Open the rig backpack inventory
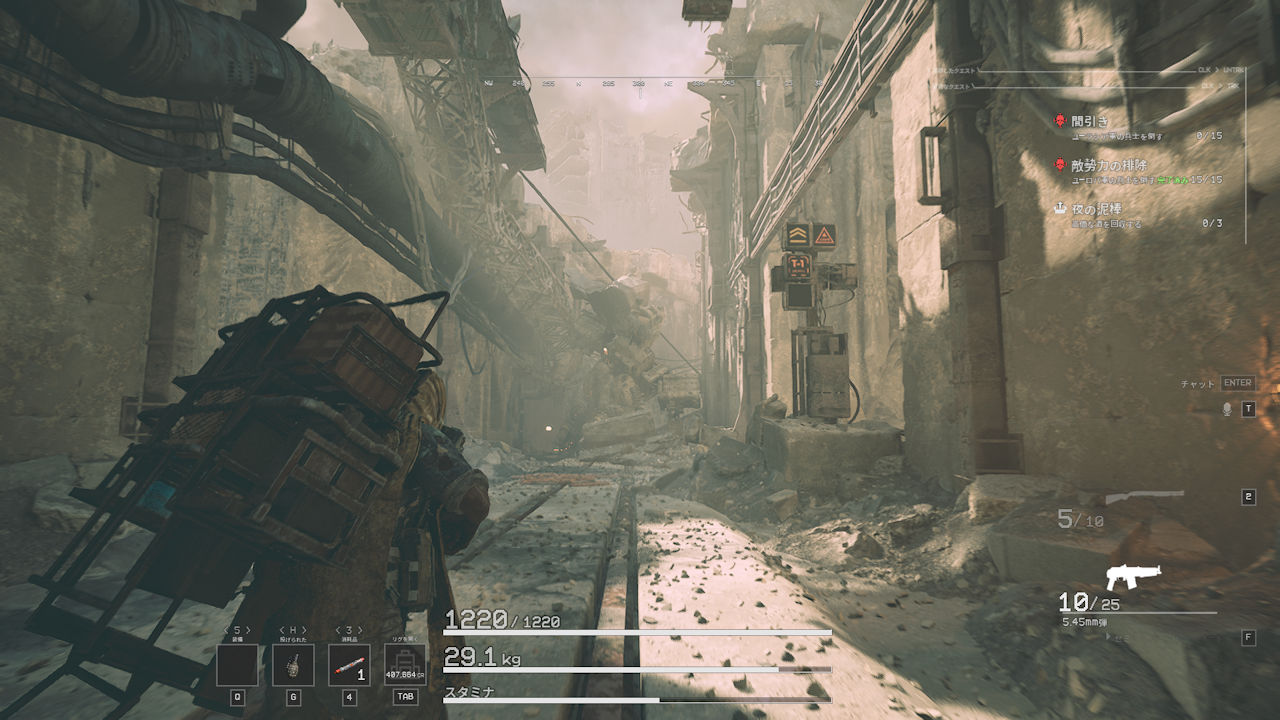Viewport: 1280px width, 720px height. 405,665
